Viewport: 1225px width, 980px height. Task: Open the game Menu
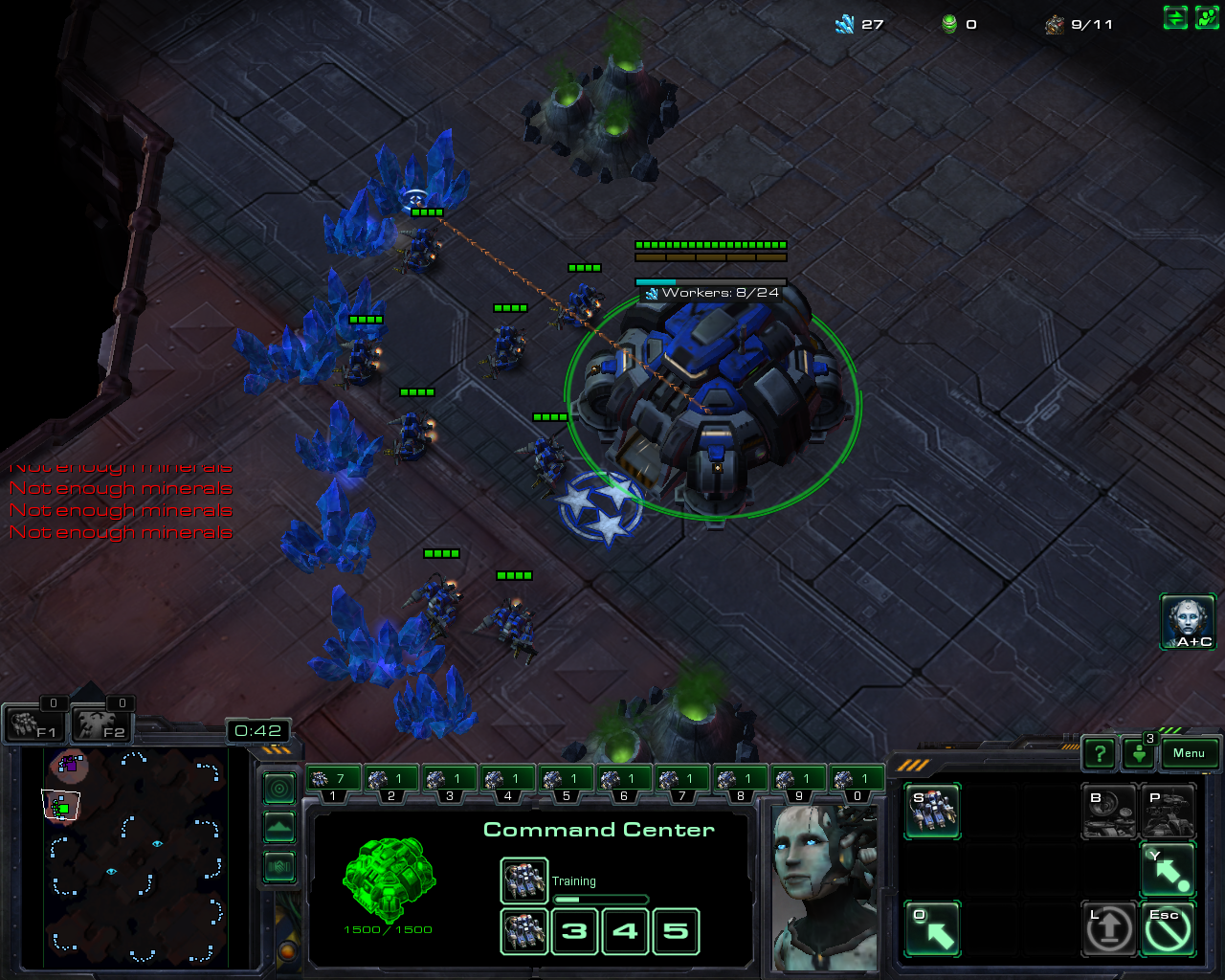click(x=1189, y=753)
